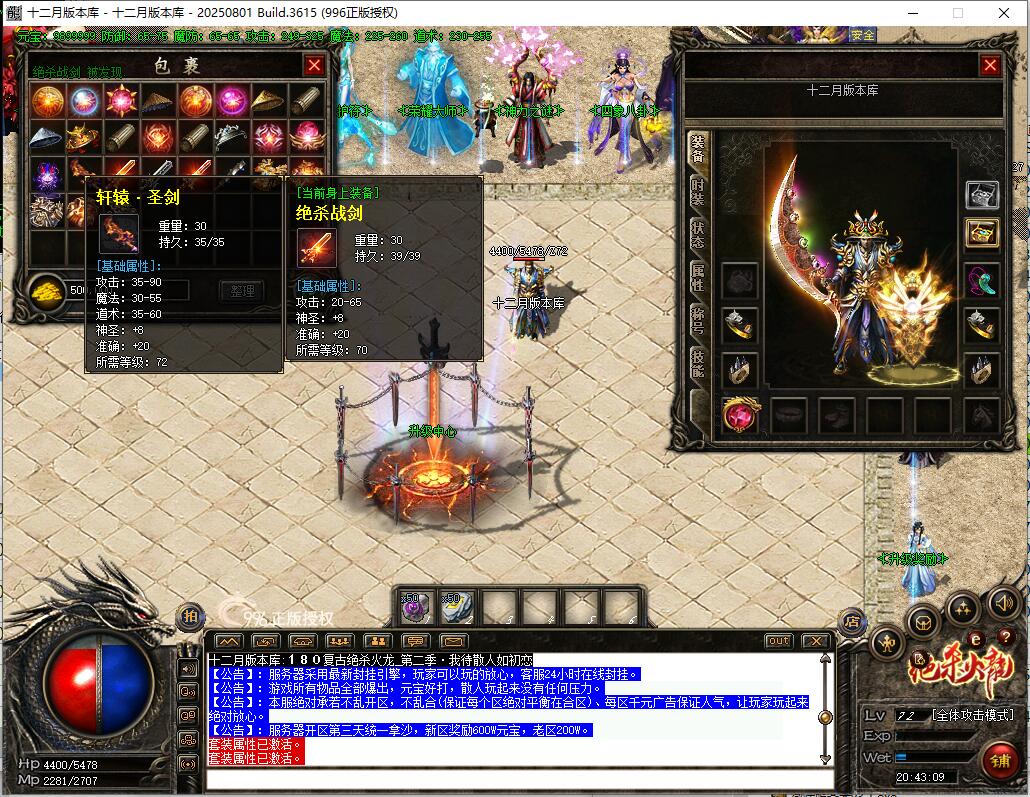Close the game window from title bar
This screenshot has height=797, width=1030.
(x=1003, y=13)
